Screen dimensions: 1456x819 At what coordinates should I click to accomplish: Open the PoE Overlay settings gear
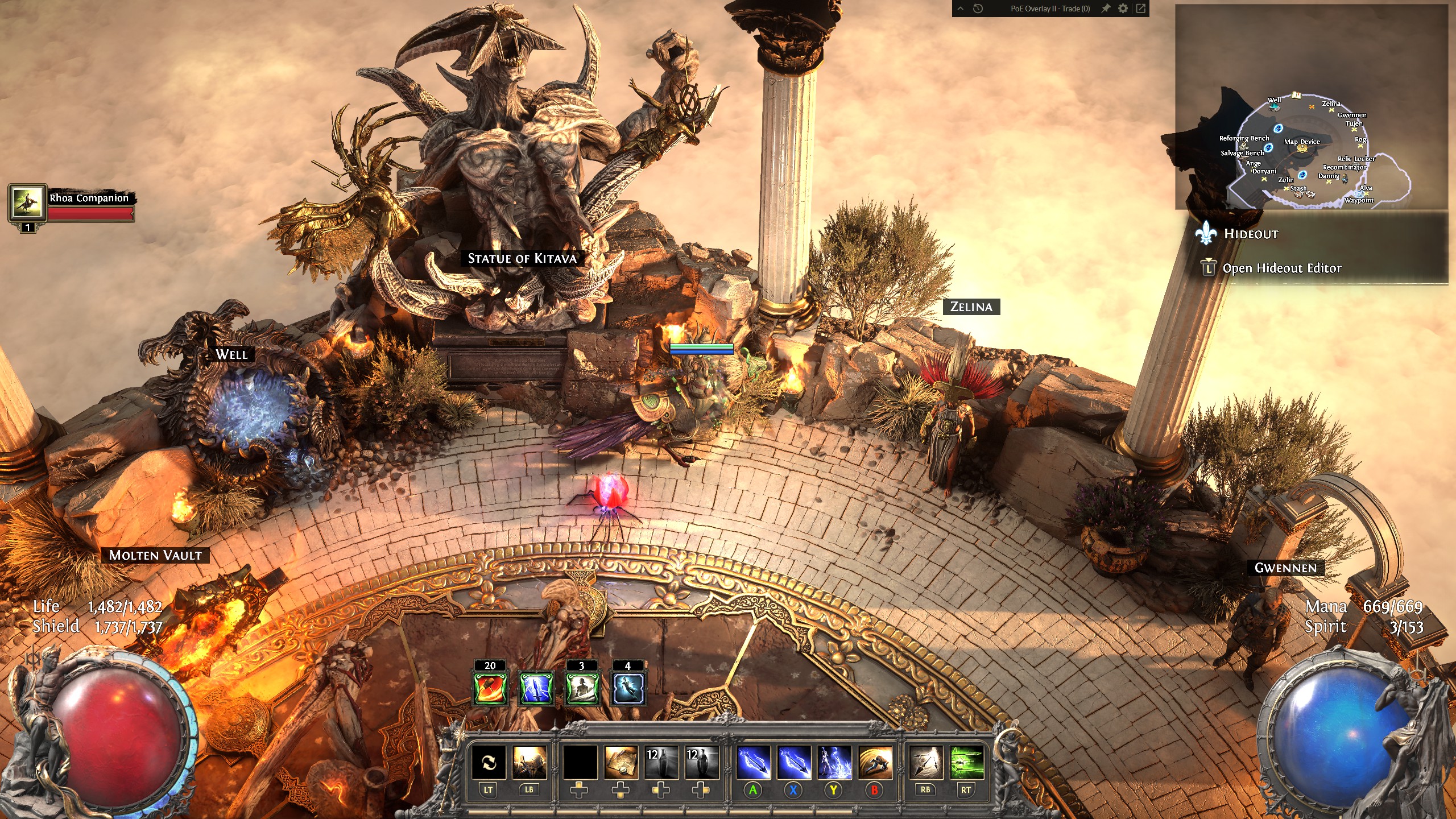(x=1123, y=9)
